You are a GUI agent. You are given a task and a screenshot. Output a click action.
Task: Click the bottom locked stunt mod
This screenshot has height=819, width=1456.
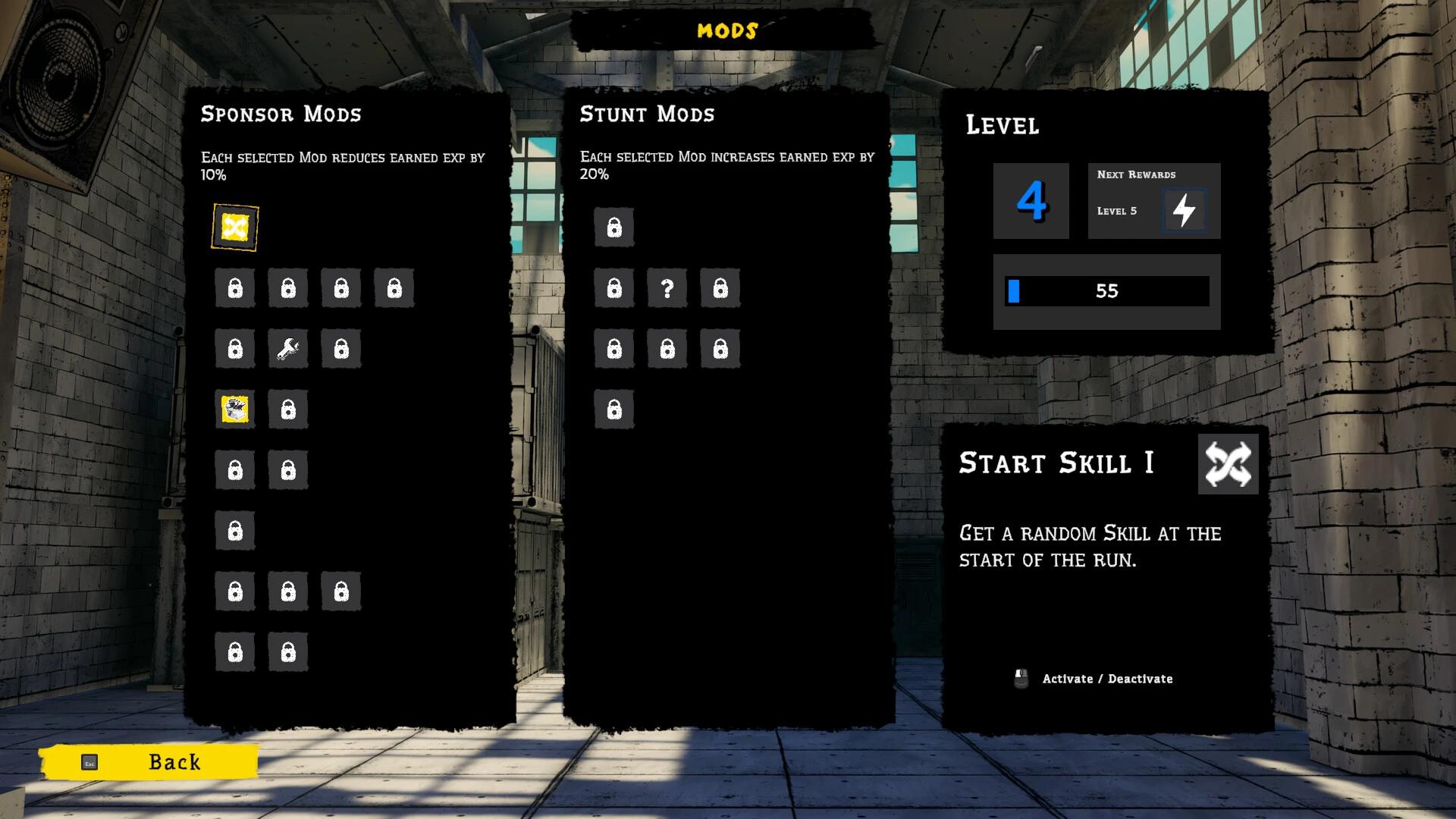[614, 408]
